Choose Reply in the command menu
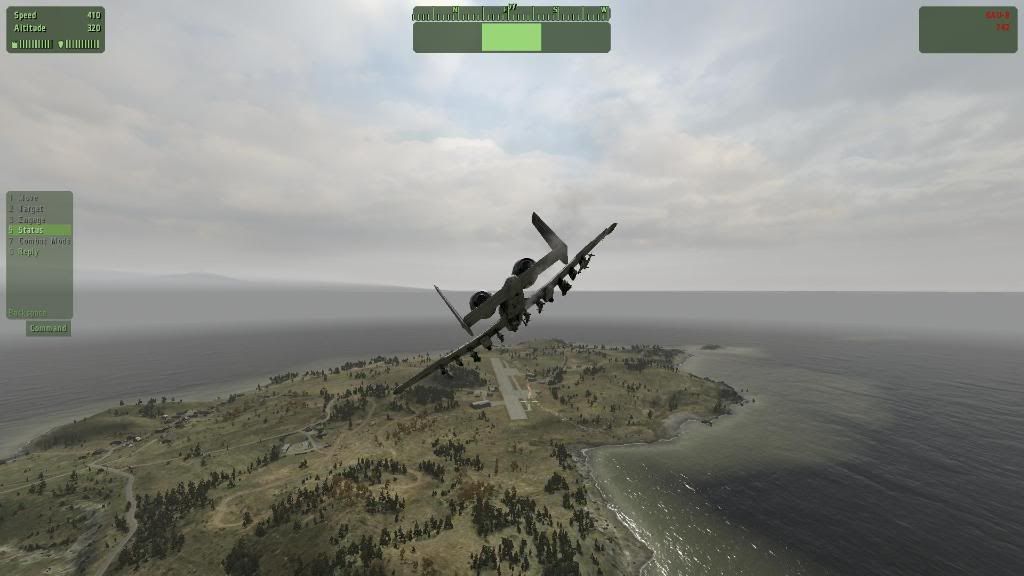This screenshot has height=576, width=1024. 28,252
